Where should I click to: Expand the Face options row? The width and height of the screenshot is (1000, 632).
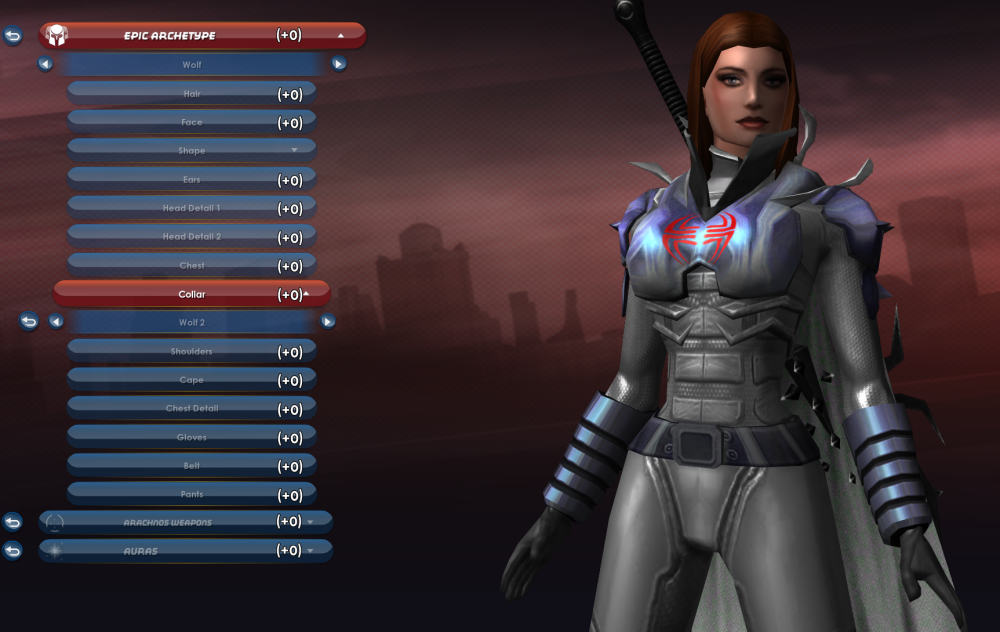[192, 122]
